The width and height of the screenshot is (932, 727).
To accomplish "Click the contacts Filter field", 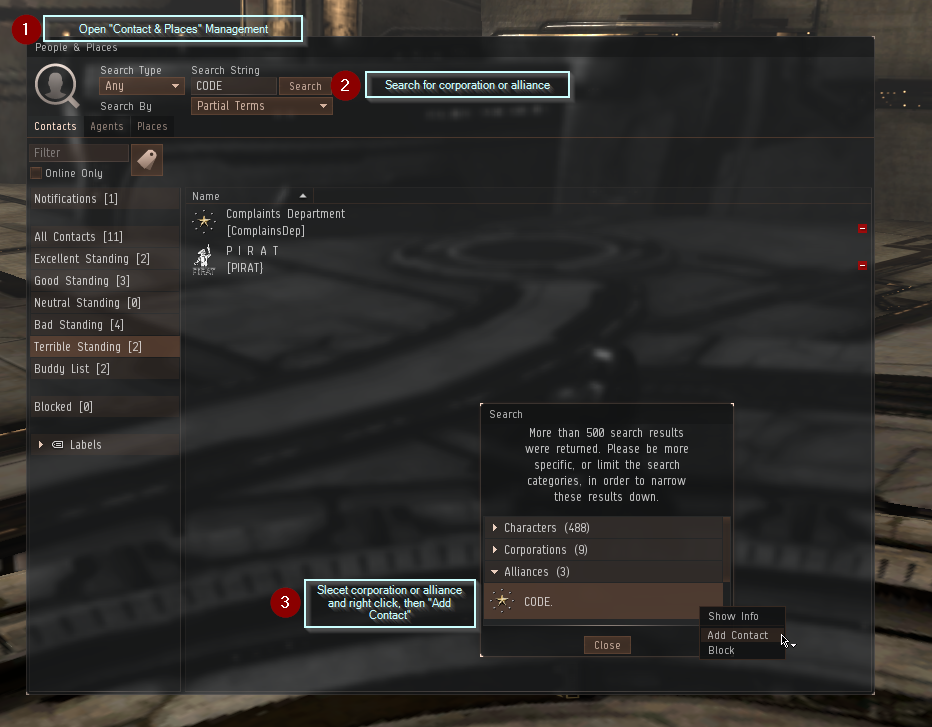I will coord(79,153).
